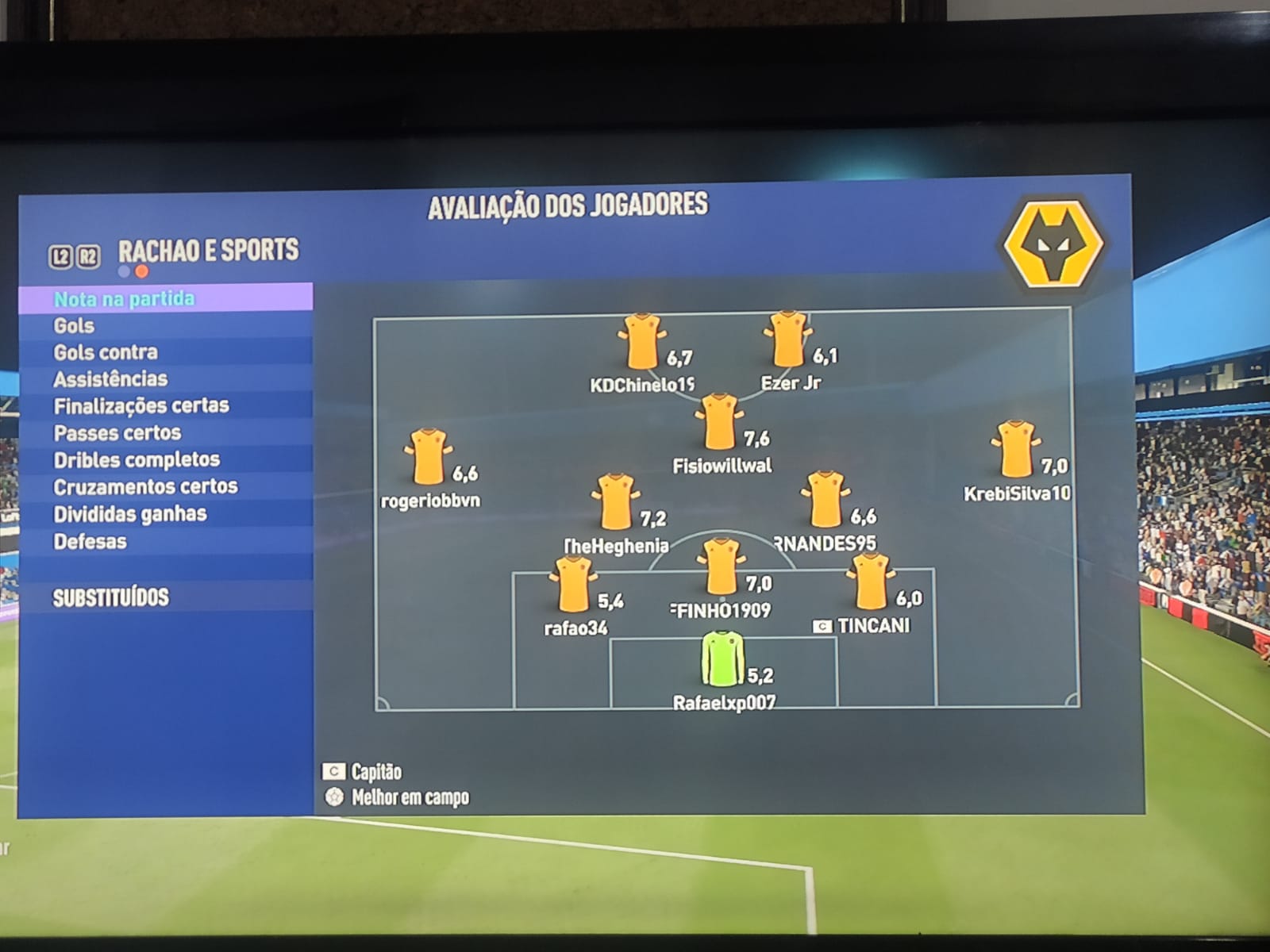Image resolution: width=1270 pixels, height=952 pixels.
Task: Select KrebiSilva10's shirt icon
Action: (1015, 449)
